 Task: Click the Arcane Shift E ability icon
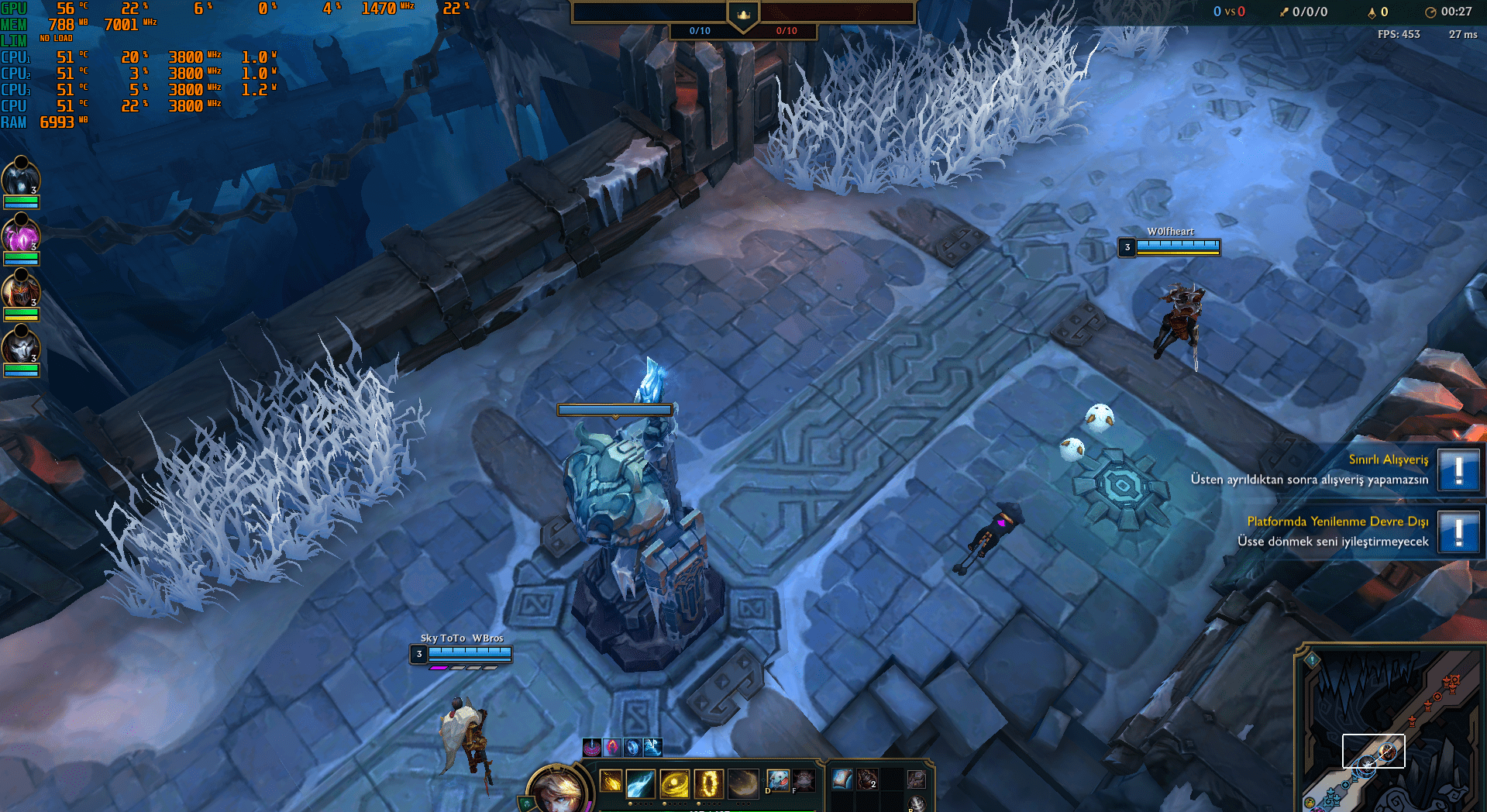(x=674, y=783)
